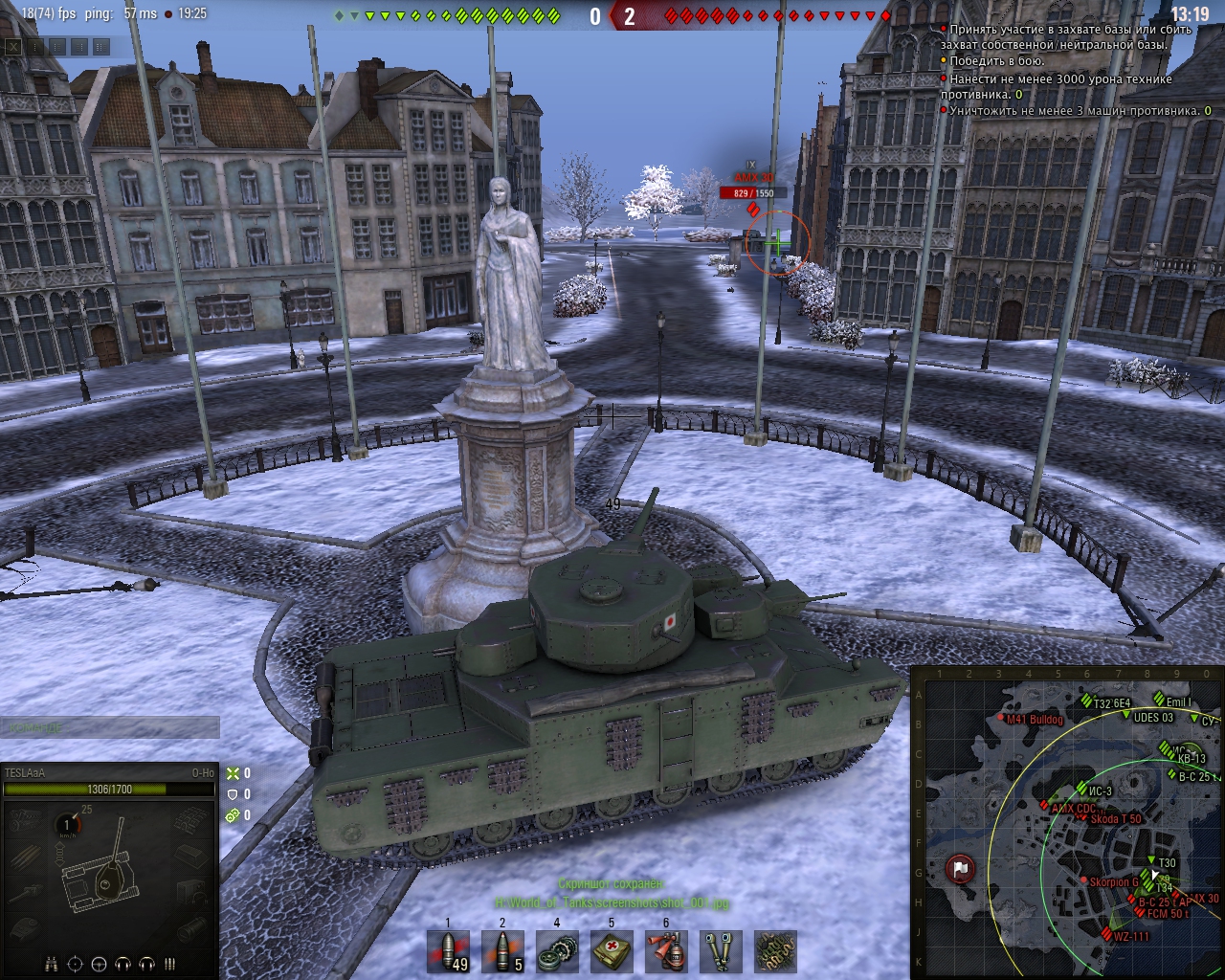1225x980 pixels.
Task: Click the gunner crosshair crew icon
Action: [x=75, y=964]
